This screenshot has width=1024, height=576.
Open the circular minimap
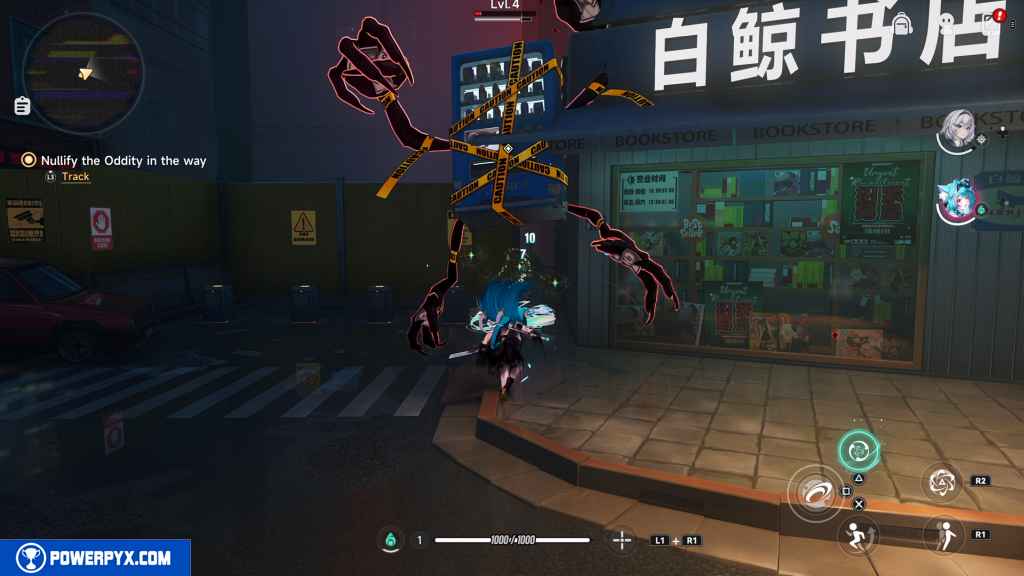(x=83, y=72)
